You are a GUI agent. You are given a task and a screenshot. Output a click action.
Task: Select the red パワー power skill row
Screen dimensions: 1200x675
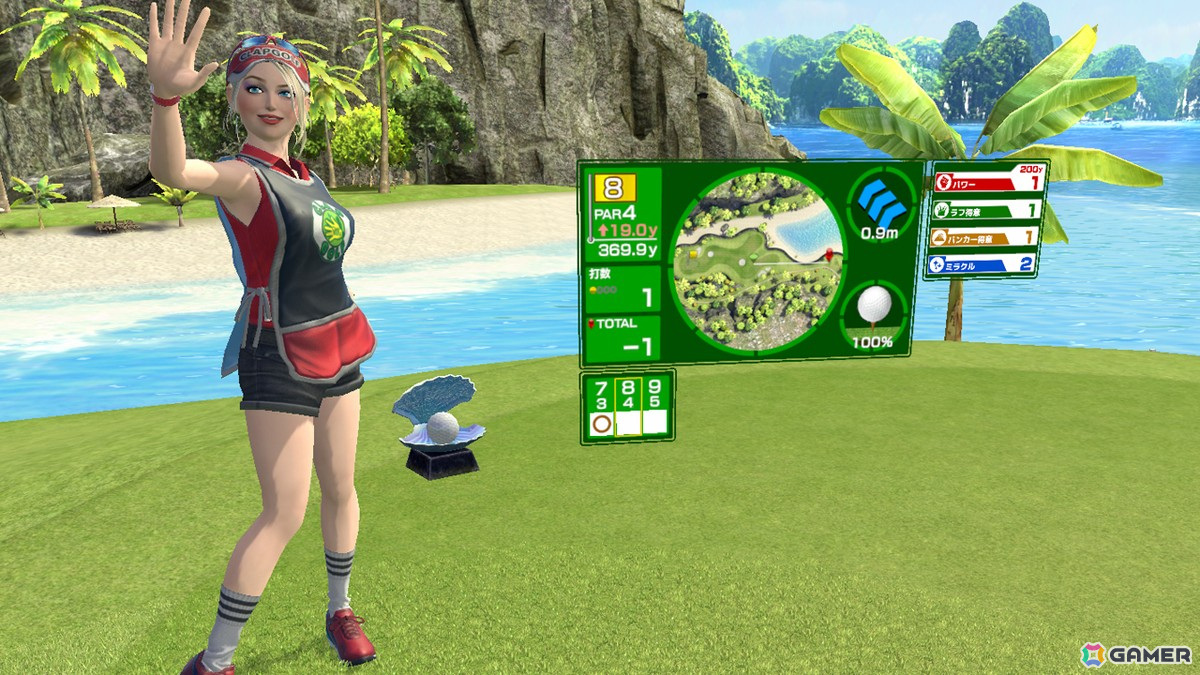[x=984, y=183]
